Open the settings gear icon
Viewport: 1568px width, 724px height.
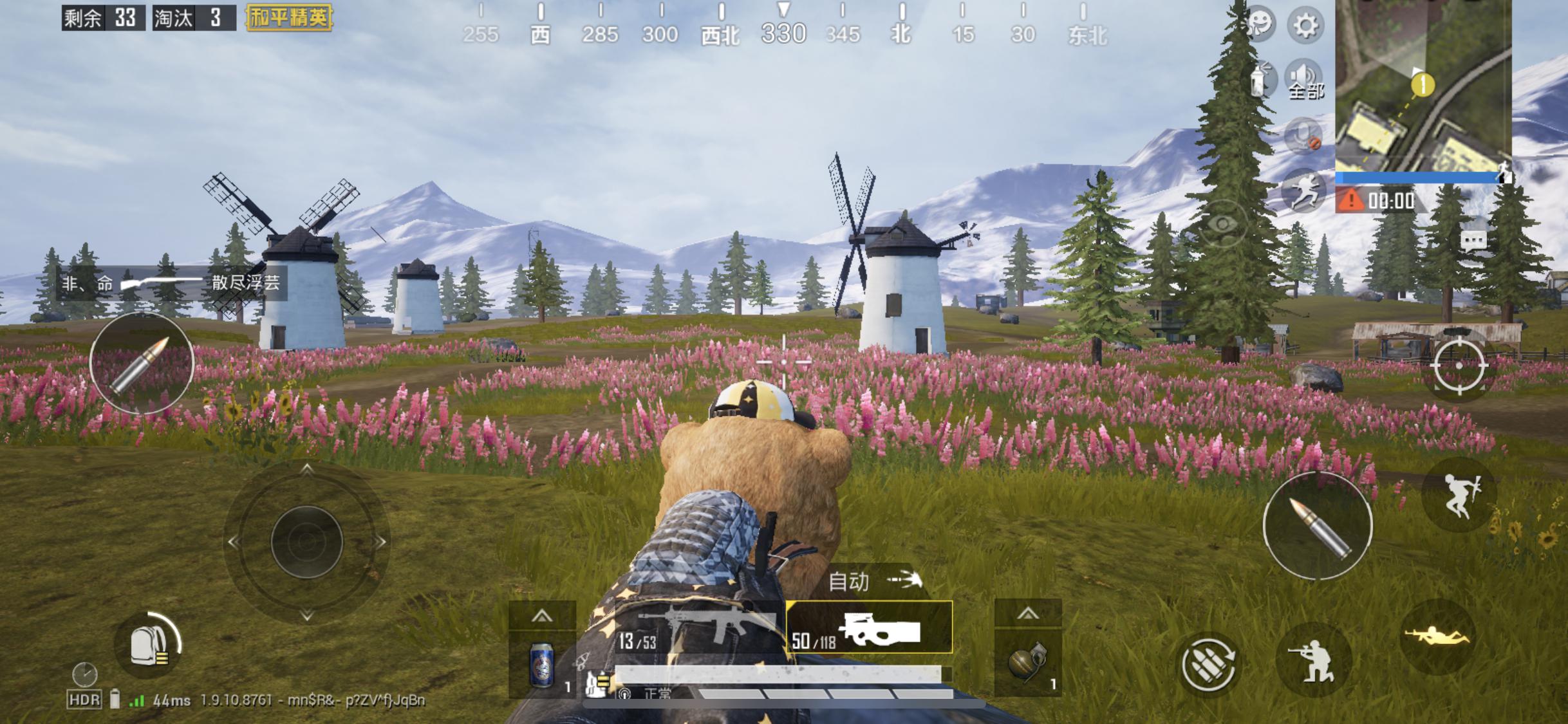click(x=1305, y=26)
